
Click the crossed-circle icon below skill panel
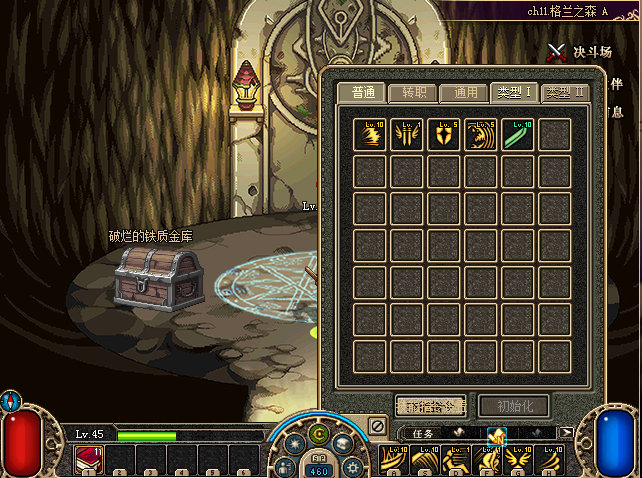(377, 426)
